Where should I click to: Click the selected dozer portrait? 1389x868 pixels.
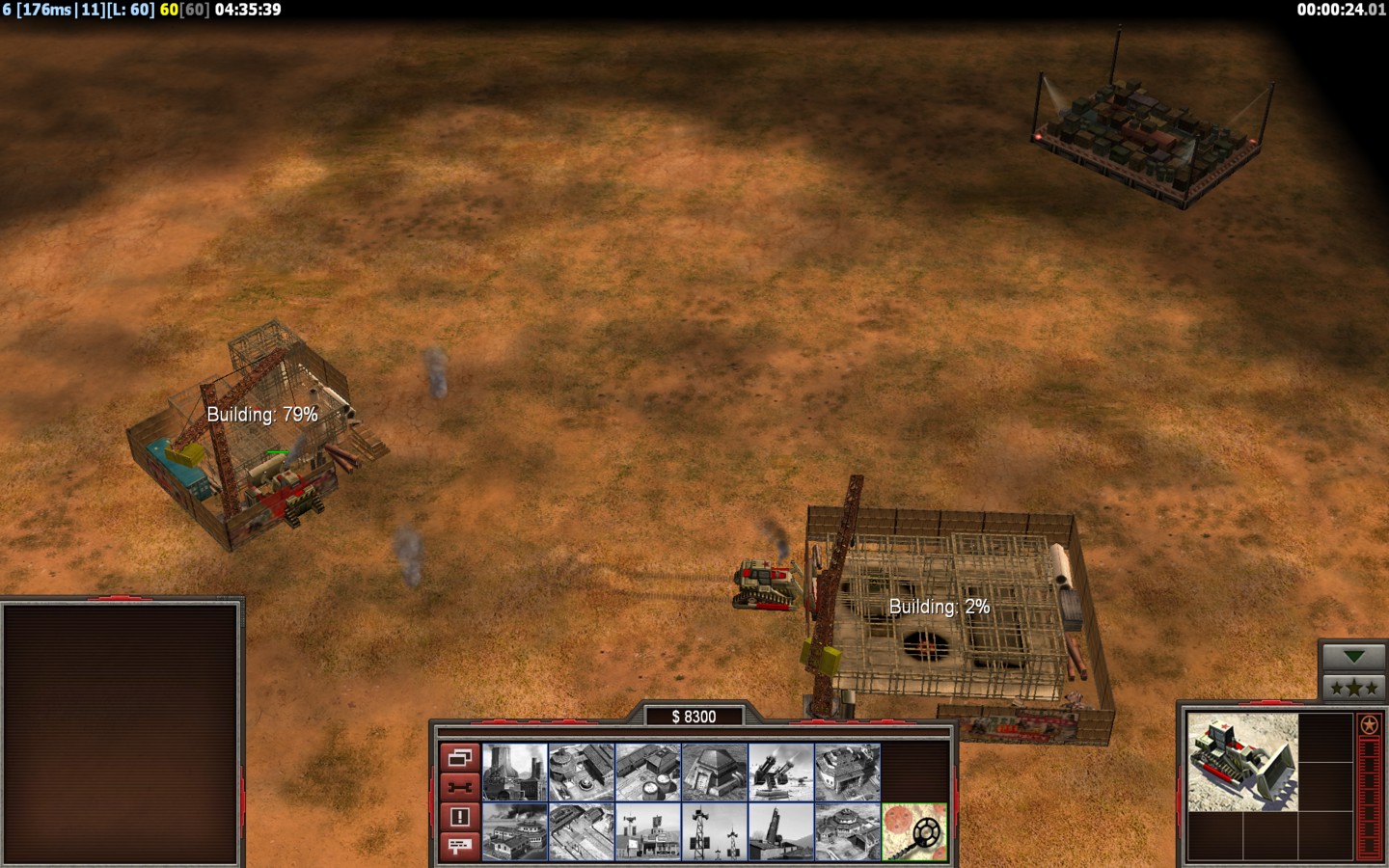coord(1242,762)
